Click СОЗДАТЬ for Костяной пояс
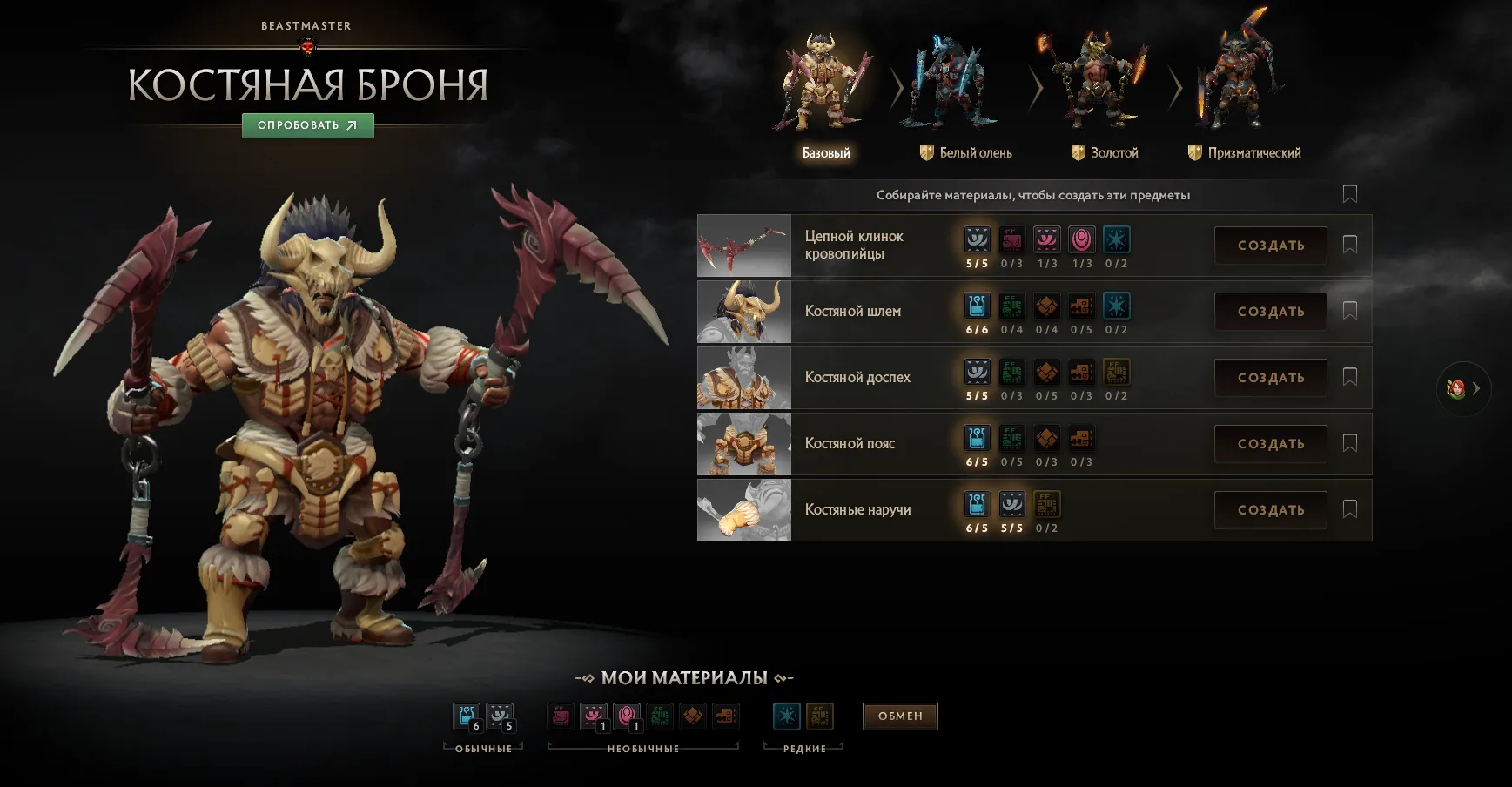The height and width of the screenshot is (787, 1512). (1270, 443)
